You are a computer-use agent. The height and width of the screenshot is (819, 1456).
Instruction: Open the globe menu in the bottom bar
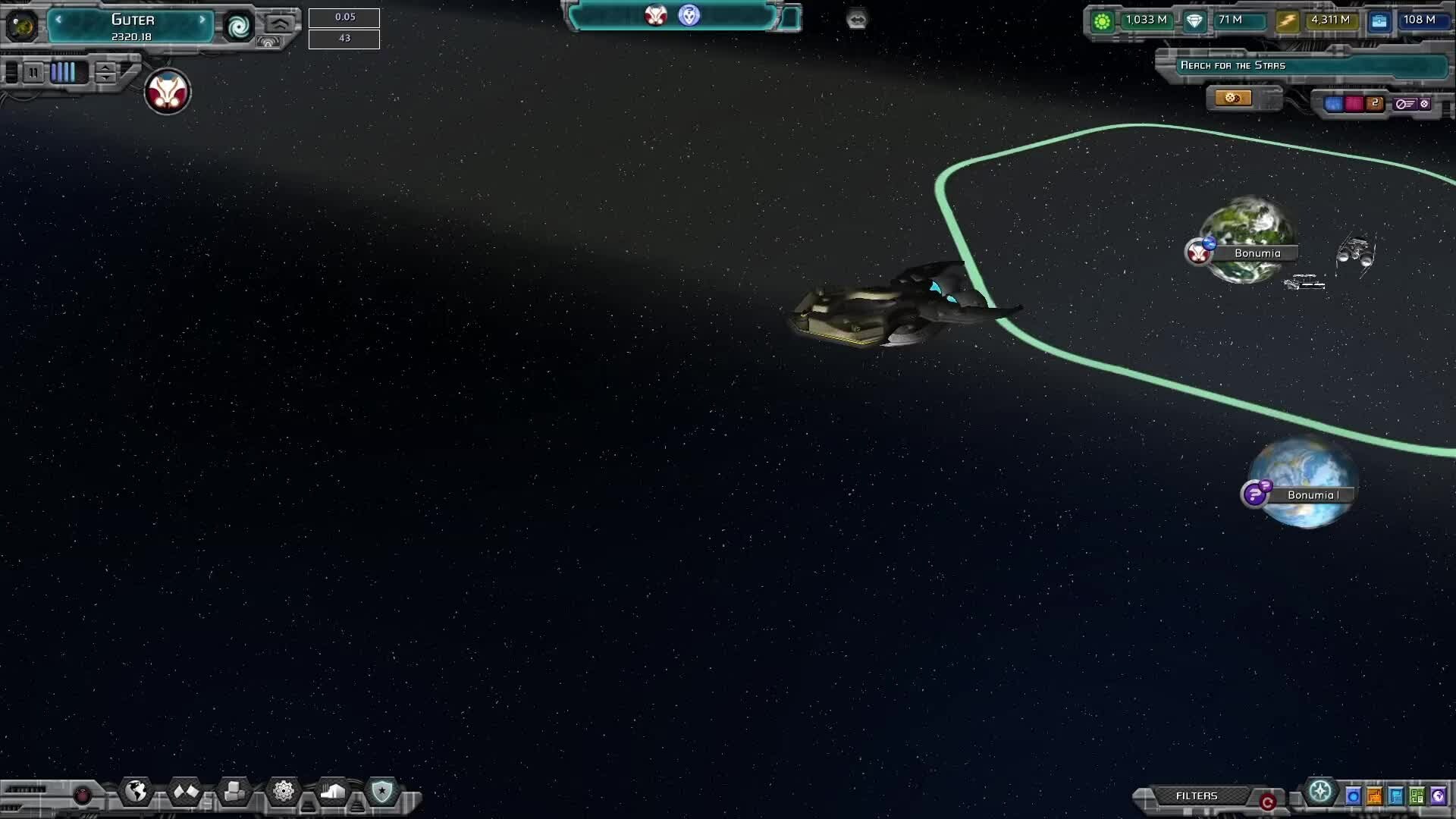tap(136, 792)
